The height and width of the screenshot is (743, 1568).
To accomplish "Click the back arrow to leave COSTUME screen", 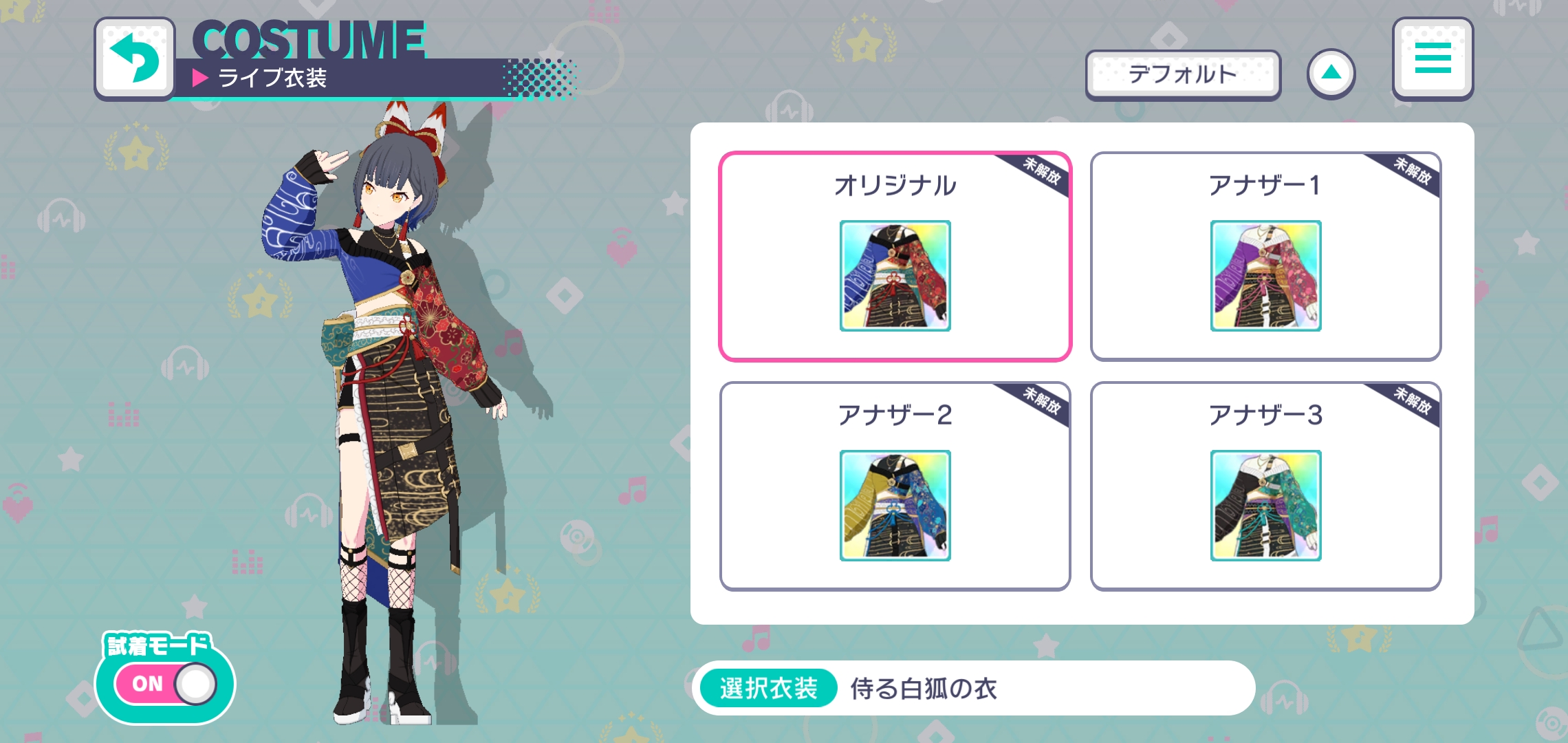I will coord(135,58).
